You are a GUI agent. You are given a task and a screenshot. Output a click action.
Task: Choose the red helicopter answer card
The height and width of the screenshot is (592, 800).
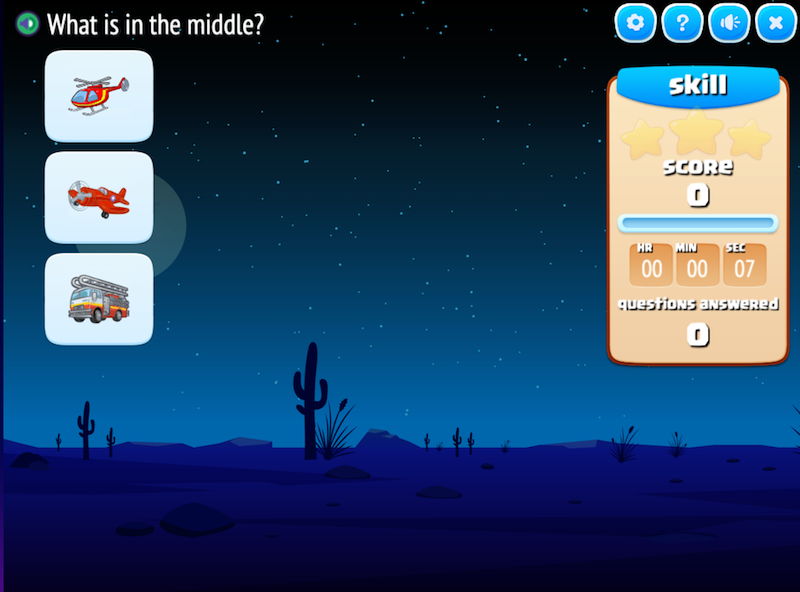99,96
